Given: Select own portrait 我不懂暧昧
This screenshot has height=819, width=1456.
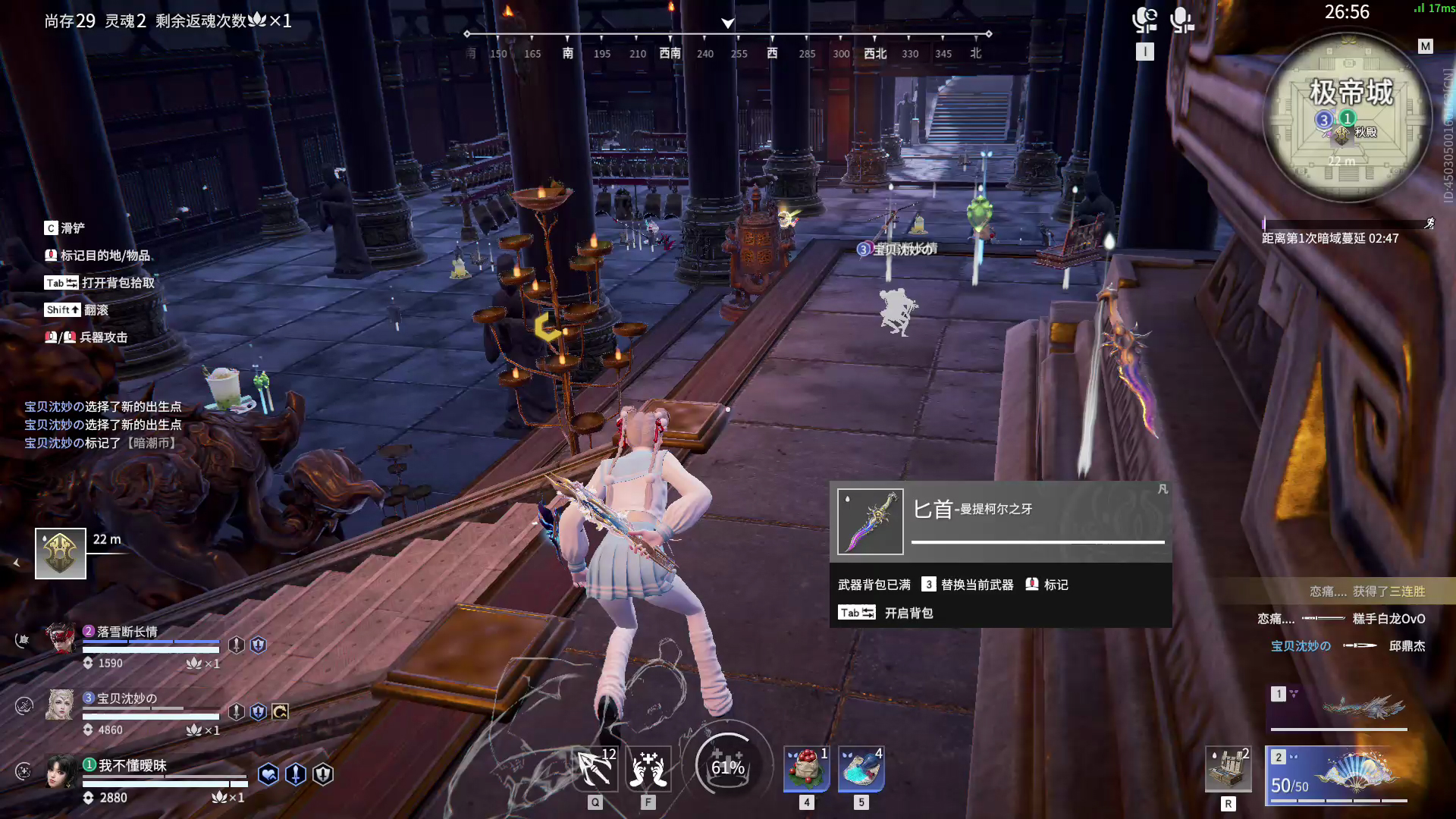Looking at the screenshot, I should pos(61,772).
